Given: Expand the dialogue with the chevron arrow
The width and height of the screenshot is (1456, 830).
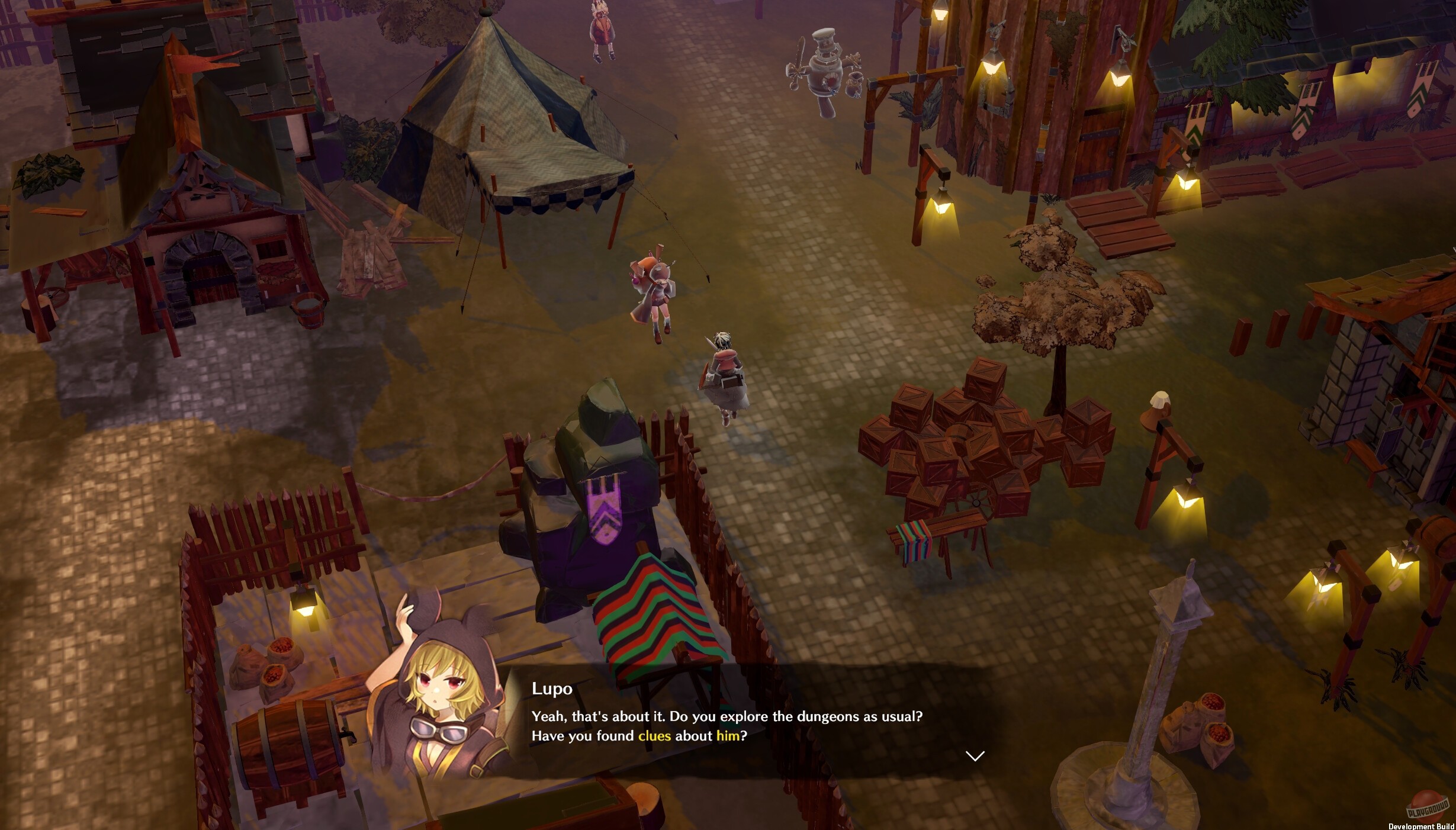Looking at the screenshot, I should 974,755.
